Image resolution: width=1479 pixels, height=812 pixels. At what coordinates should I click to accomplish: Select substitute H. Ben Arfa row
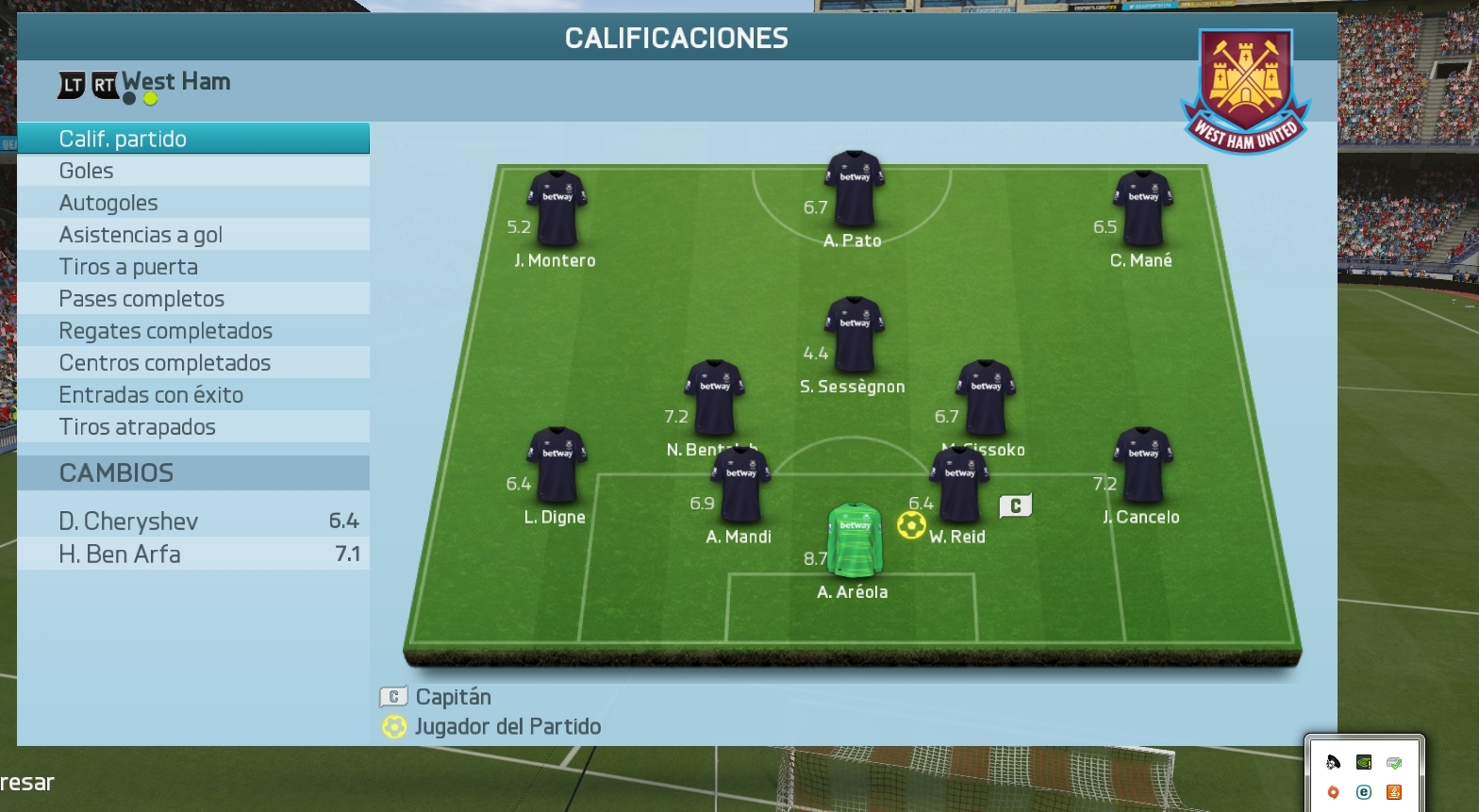click(193, 554)
